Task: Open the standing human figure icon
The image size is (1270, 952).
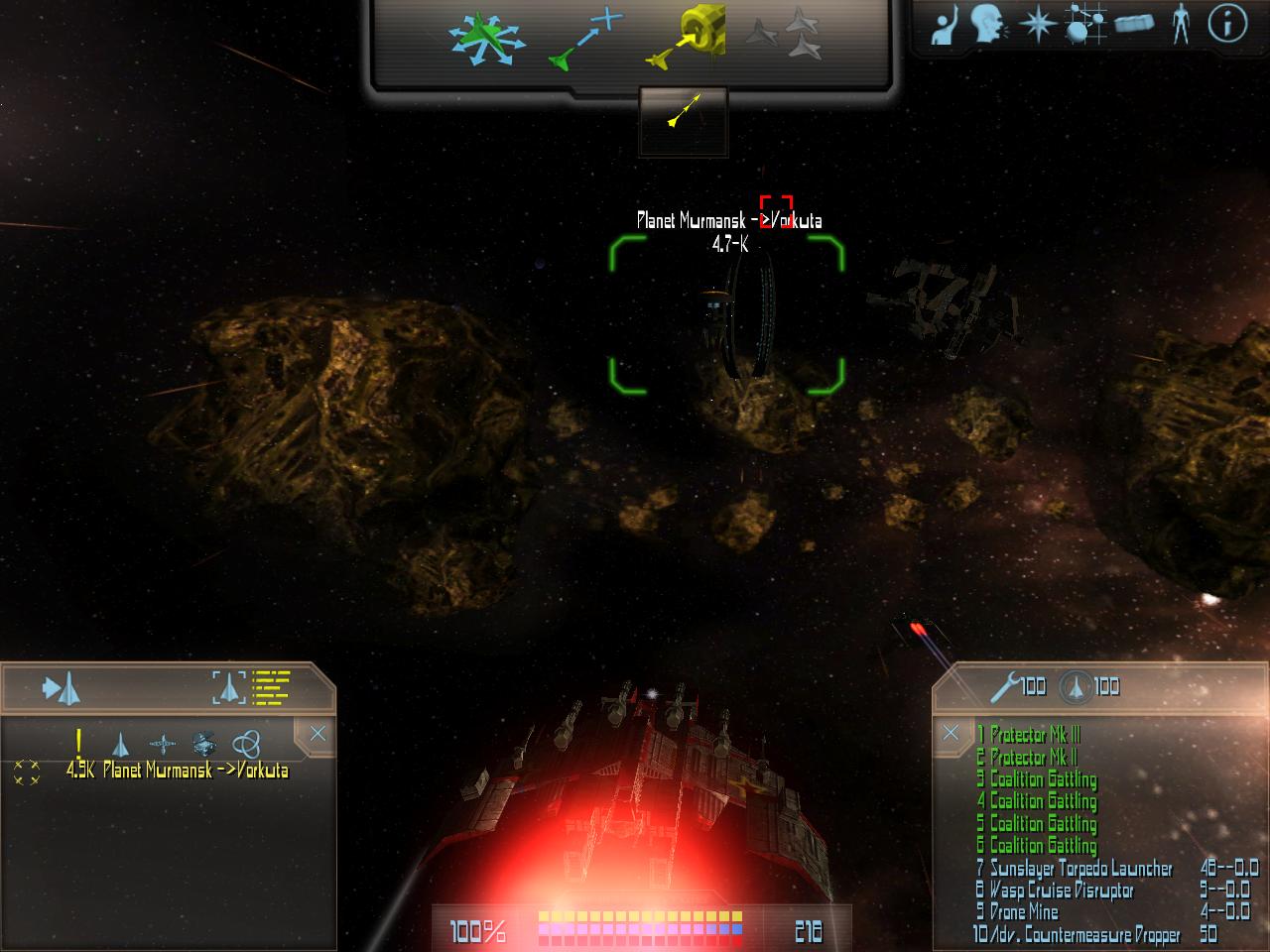Action: click(x=1180, y=25)
